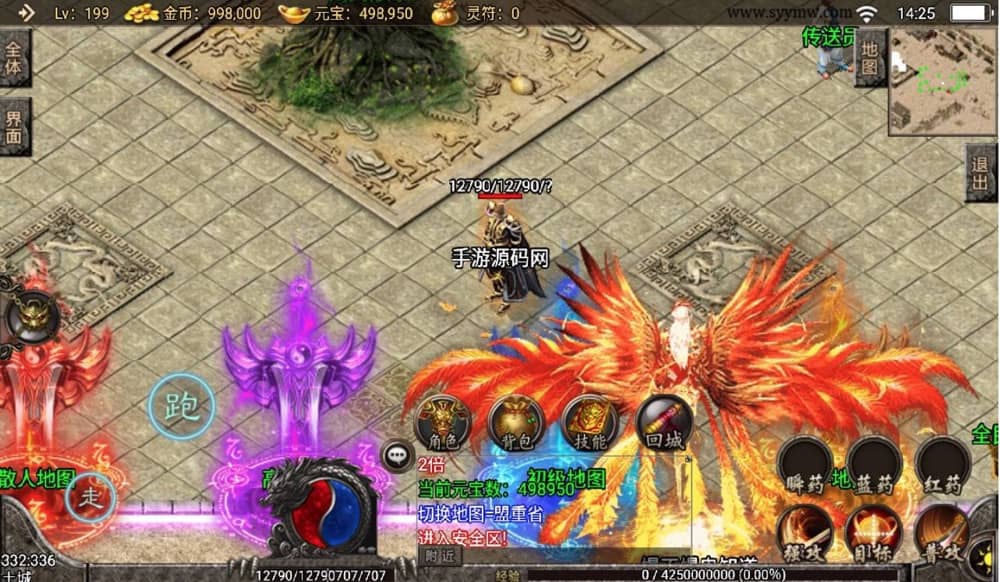This screenshot has height=582, width=1000.
Task: Activate the 目标 target button
Action: click(x=874, y=531)
